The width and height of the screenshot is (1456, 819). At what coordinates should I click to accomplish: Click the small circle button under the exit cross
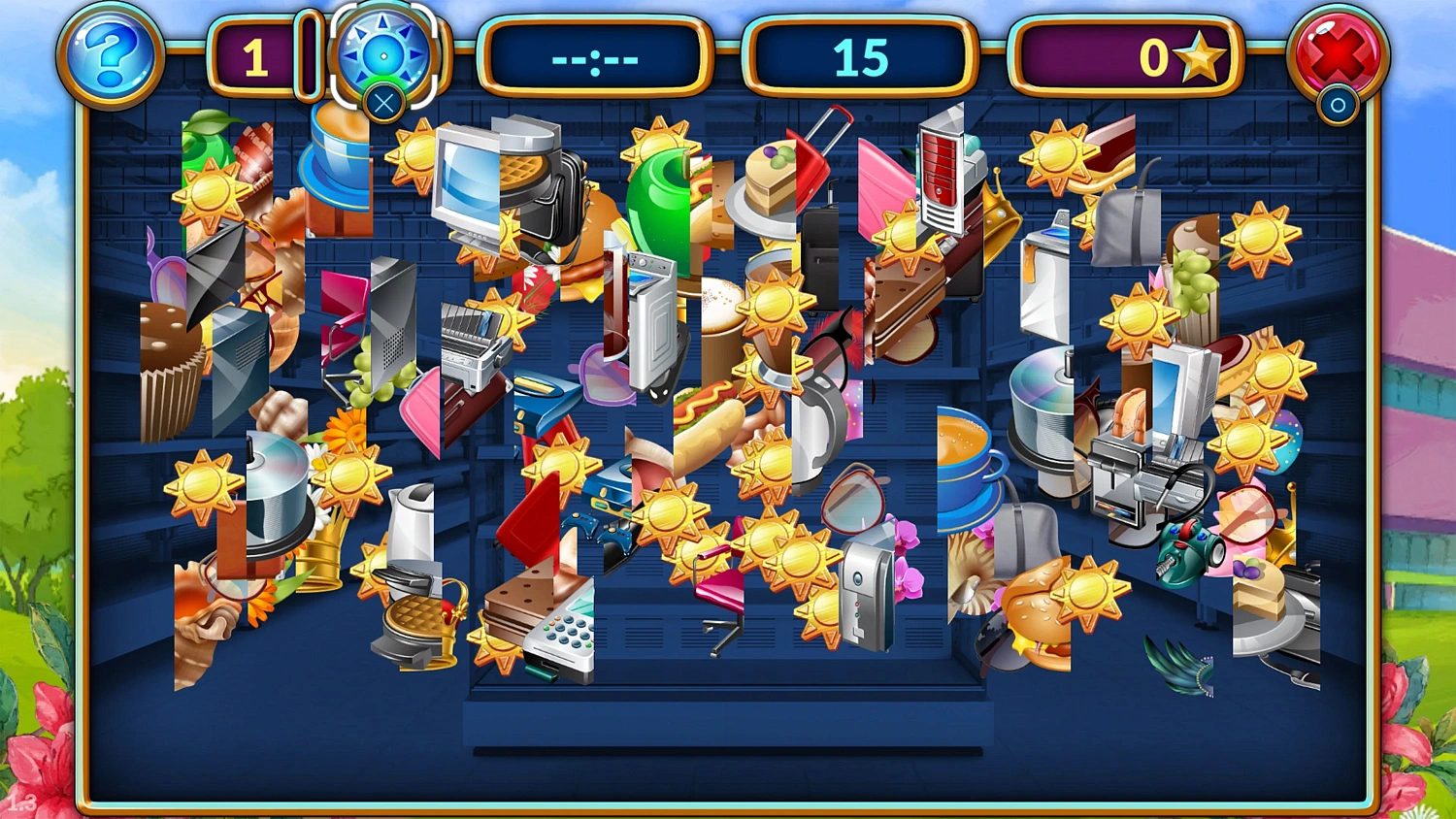(x=1339, y=105)
